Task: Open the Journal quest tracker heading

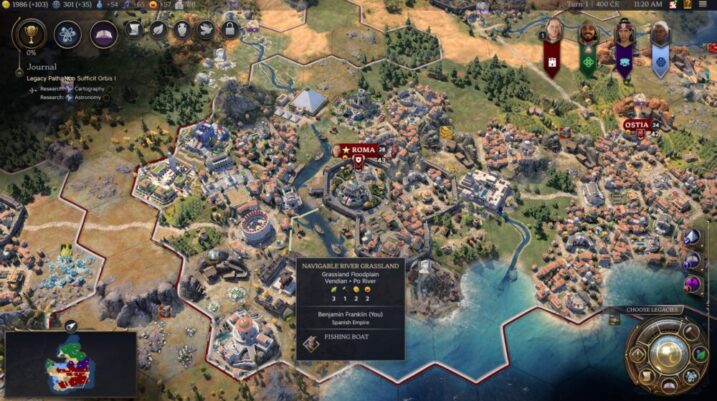Action: point(33,68)
